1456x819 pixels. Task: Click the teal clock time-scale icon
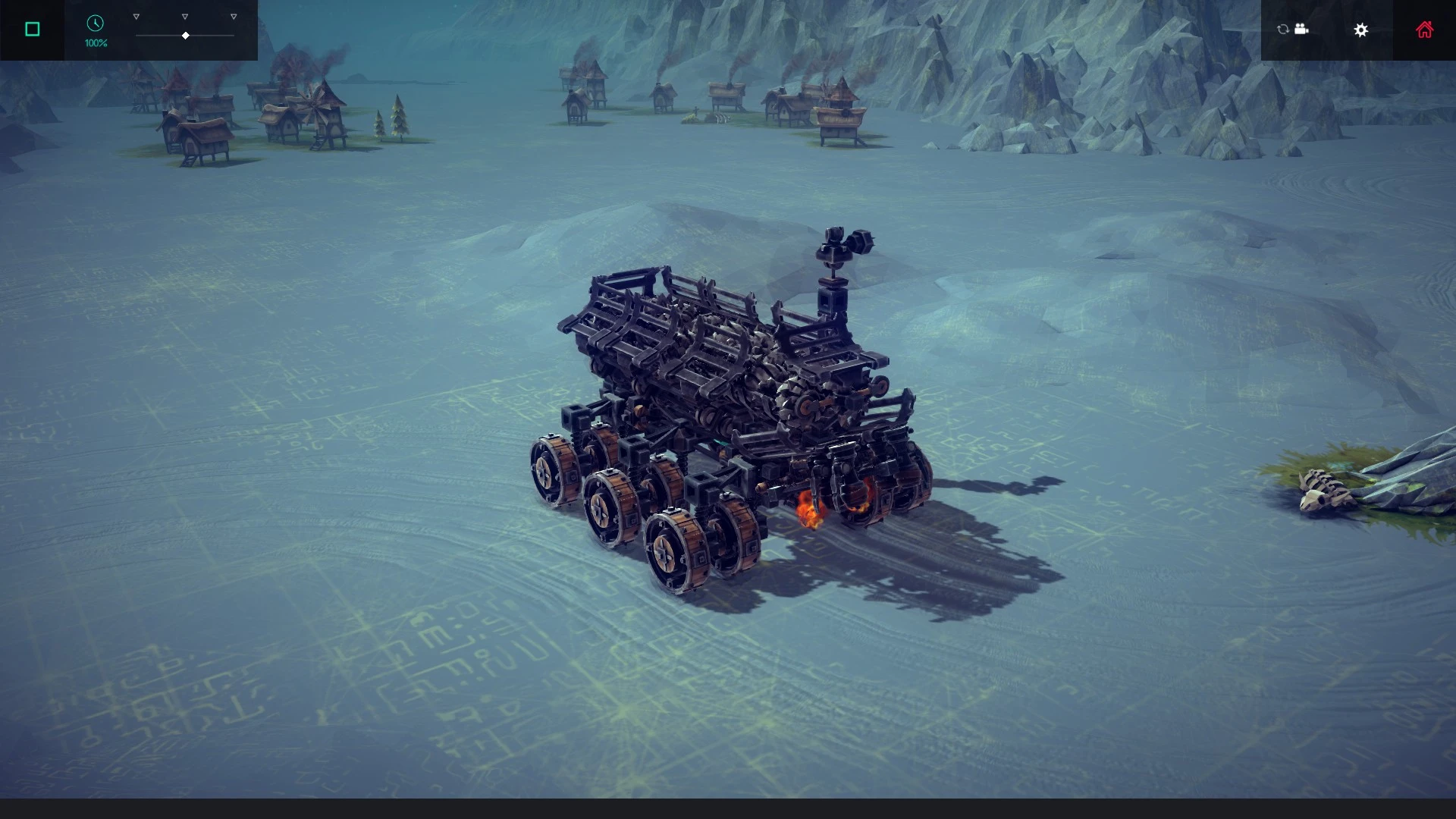(95, 24)
